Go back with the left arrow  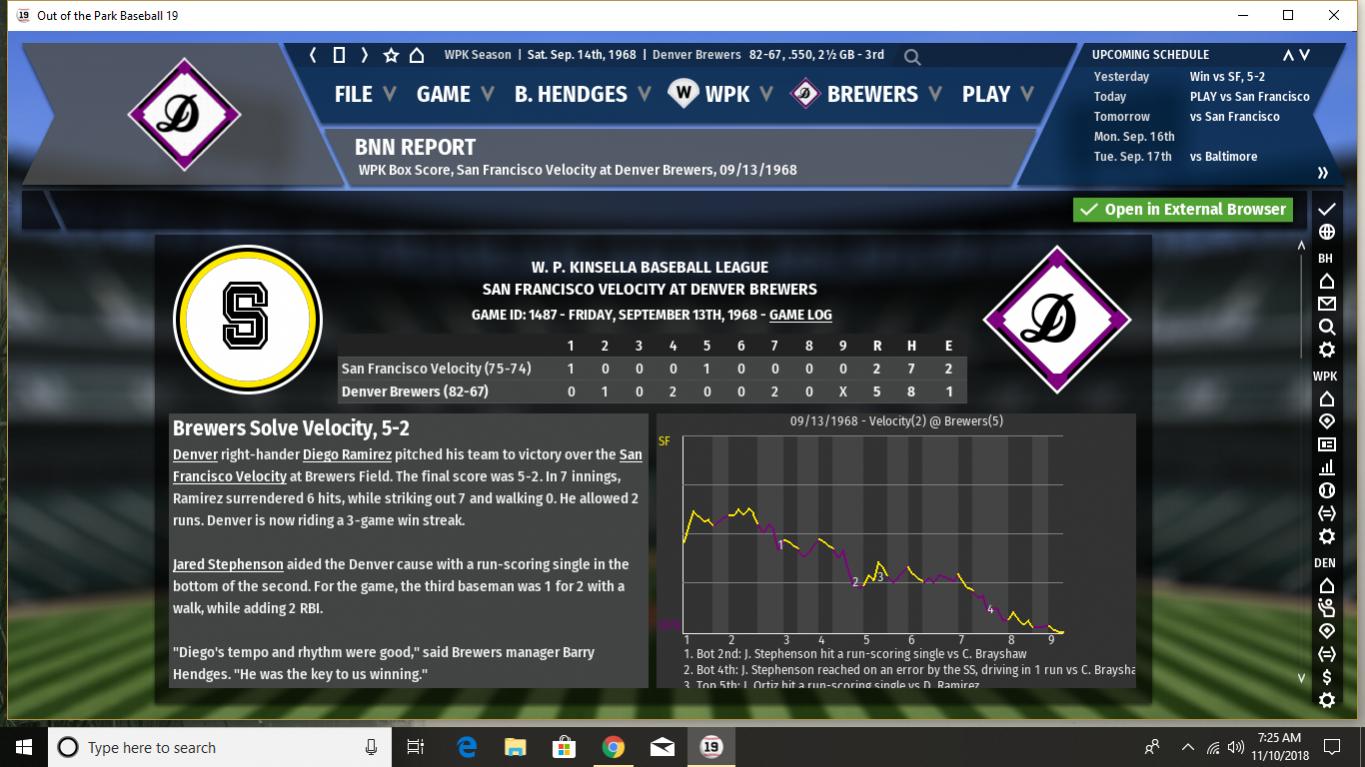pyautogui.click(x=313, y=55)
